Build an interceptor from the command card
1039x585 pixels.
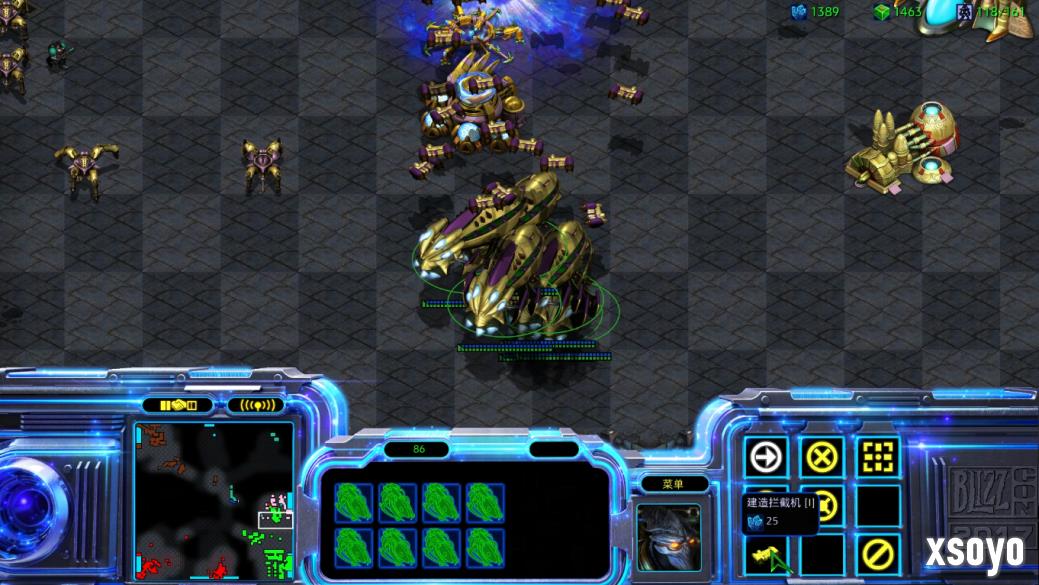click(766, 553)
